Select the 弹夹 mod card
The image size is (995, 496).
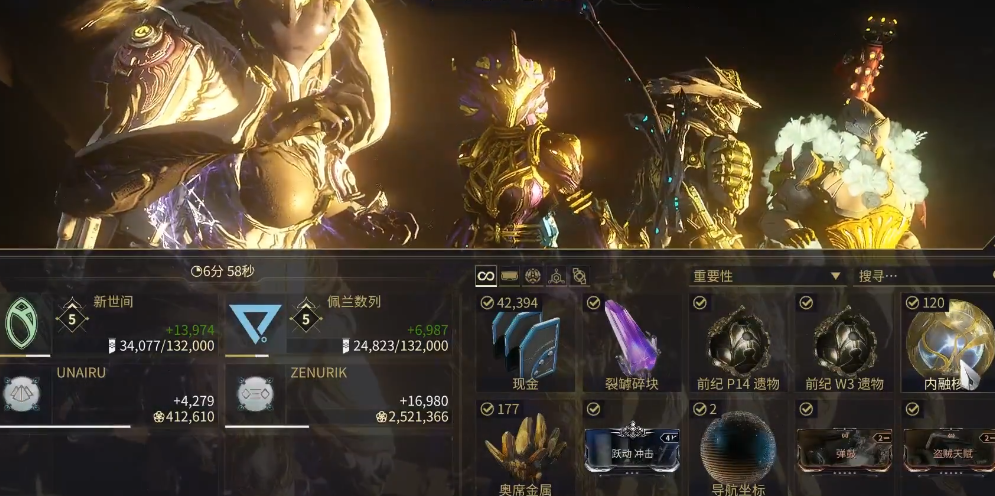[844, 448]
